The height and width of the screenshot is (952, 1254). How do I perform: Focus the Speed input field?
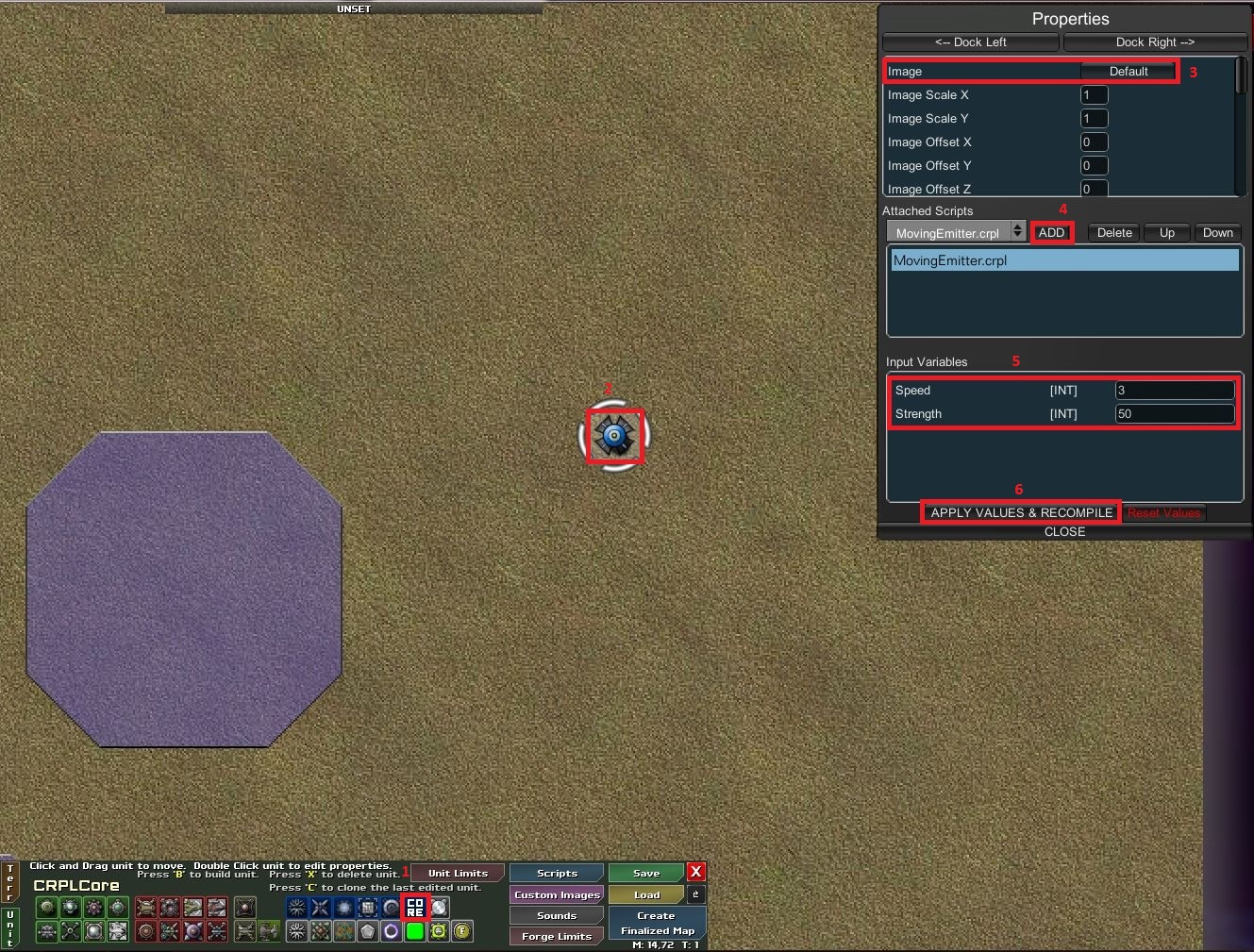[x=1175, y=391]
